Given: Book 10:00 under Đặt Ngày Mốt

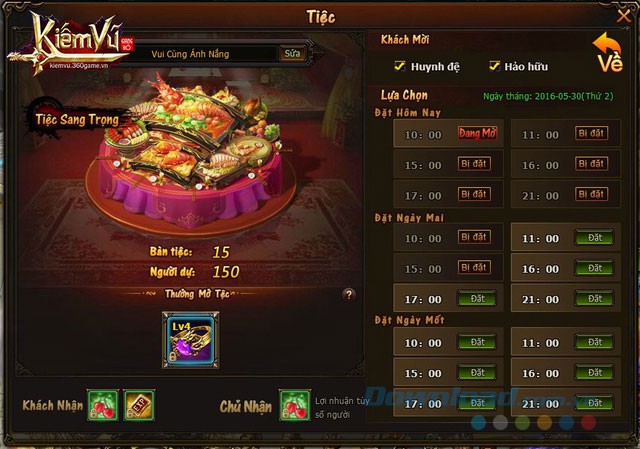Looking at the screenshot, I should point(474,343).
